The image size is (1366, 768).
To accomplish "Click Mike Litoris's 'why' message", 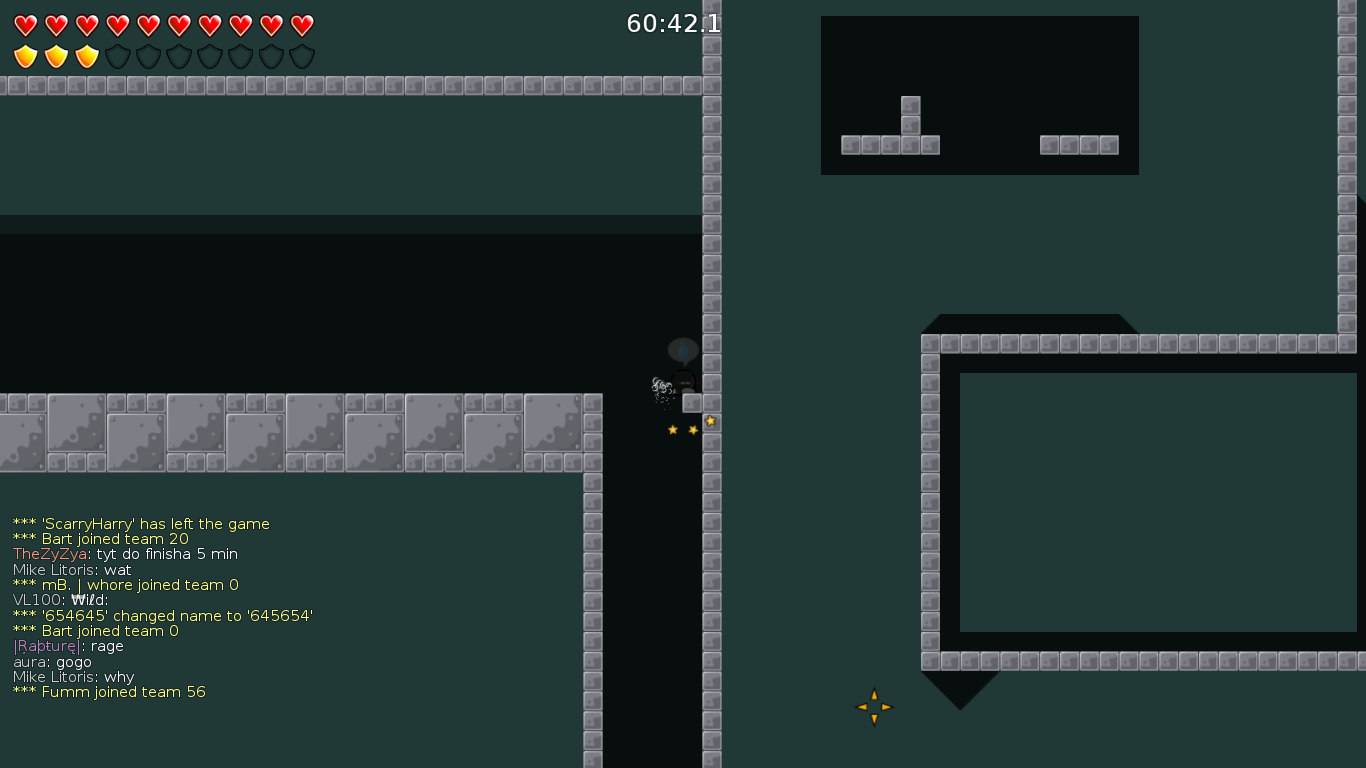I will click(x=72, y=677).
